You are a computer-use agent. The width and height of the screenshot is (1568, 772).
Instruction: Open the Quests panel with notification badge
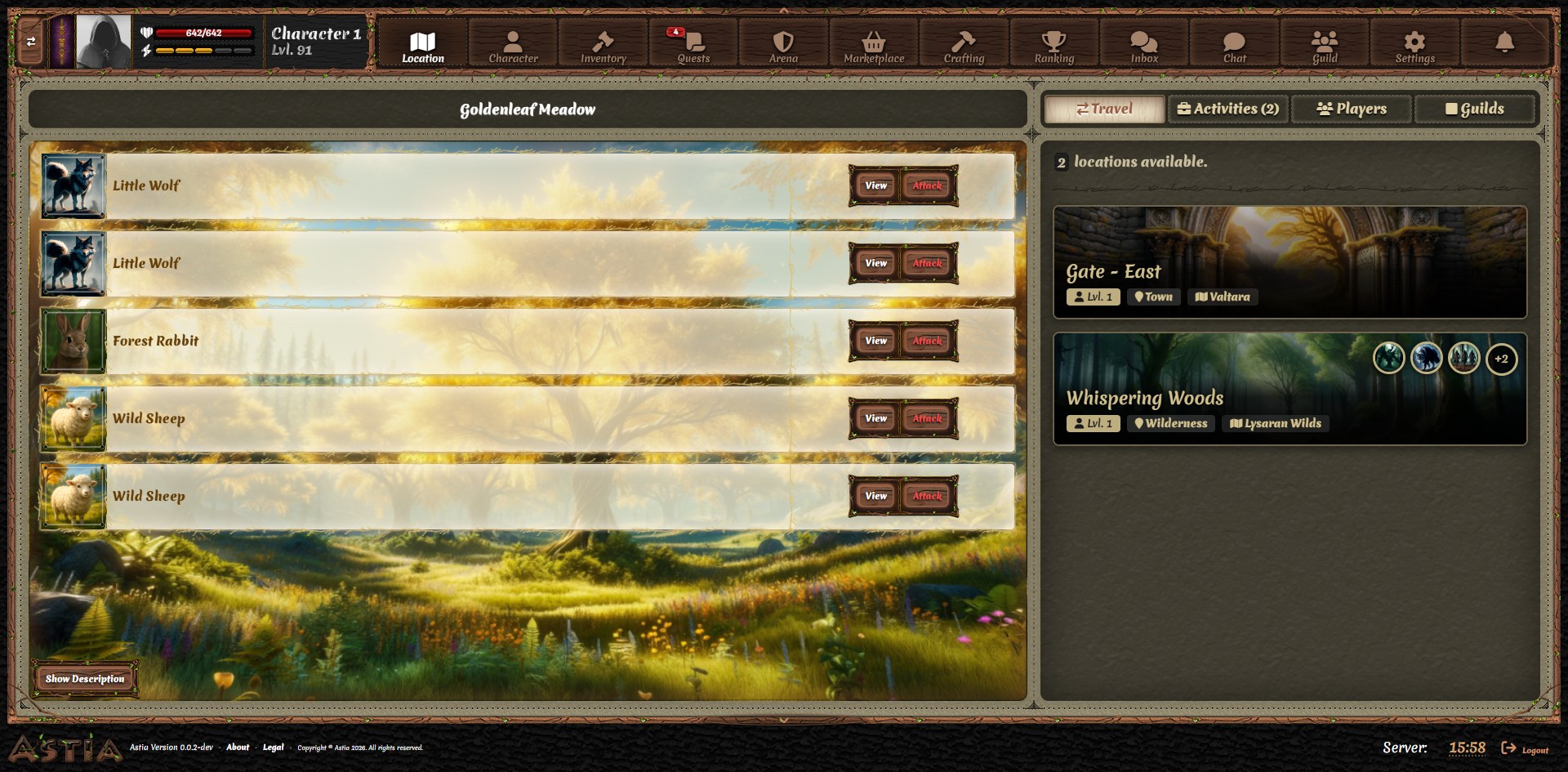point(692,44)
